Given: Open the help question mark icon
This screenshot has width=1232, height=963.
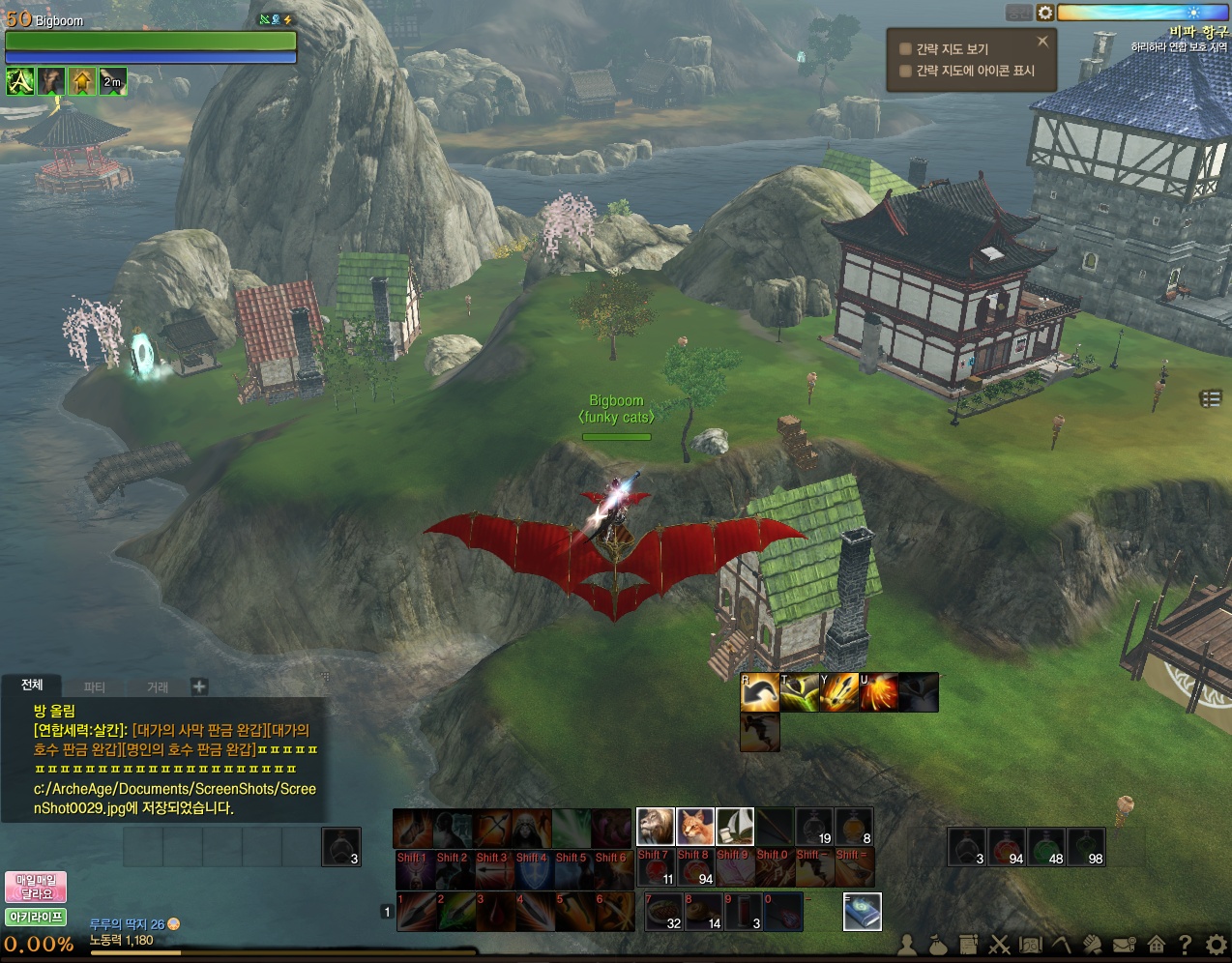Looking at the screenshot, I should click(1186, 945).
